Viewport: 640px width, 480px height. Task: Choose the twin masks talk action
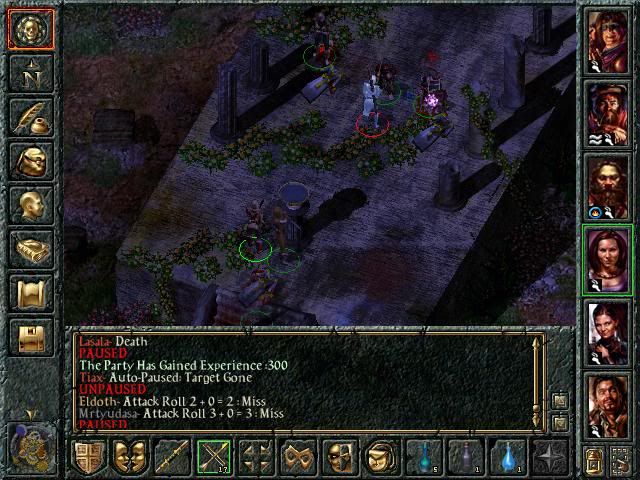point(129,457)
